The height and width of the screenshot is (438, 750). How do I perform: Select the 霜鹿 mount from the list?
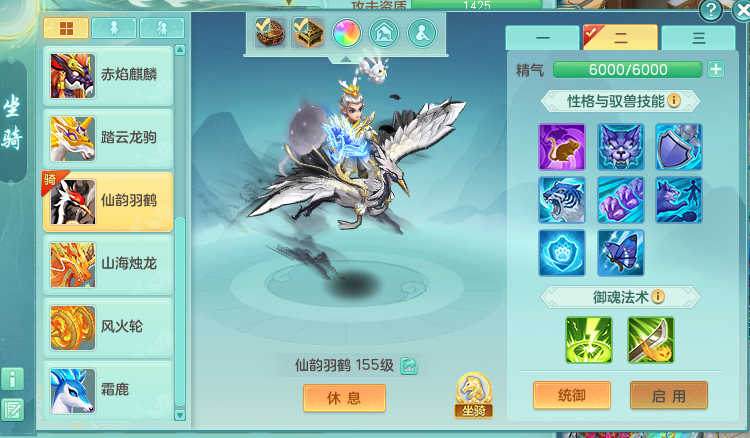pyautogui.click(x=108, y=389)
